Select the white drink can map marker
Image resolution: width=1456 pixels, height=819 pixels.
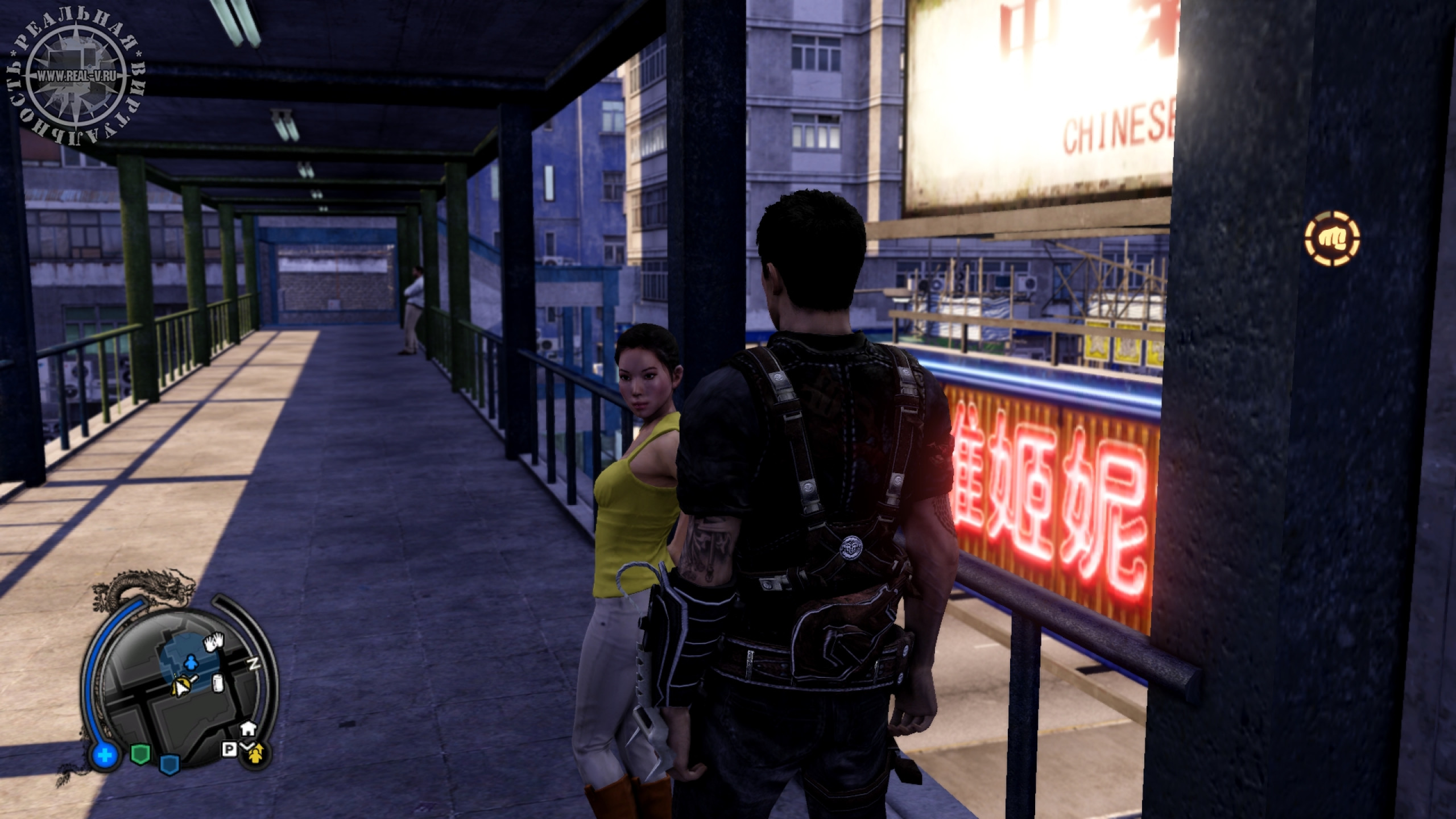217,683
